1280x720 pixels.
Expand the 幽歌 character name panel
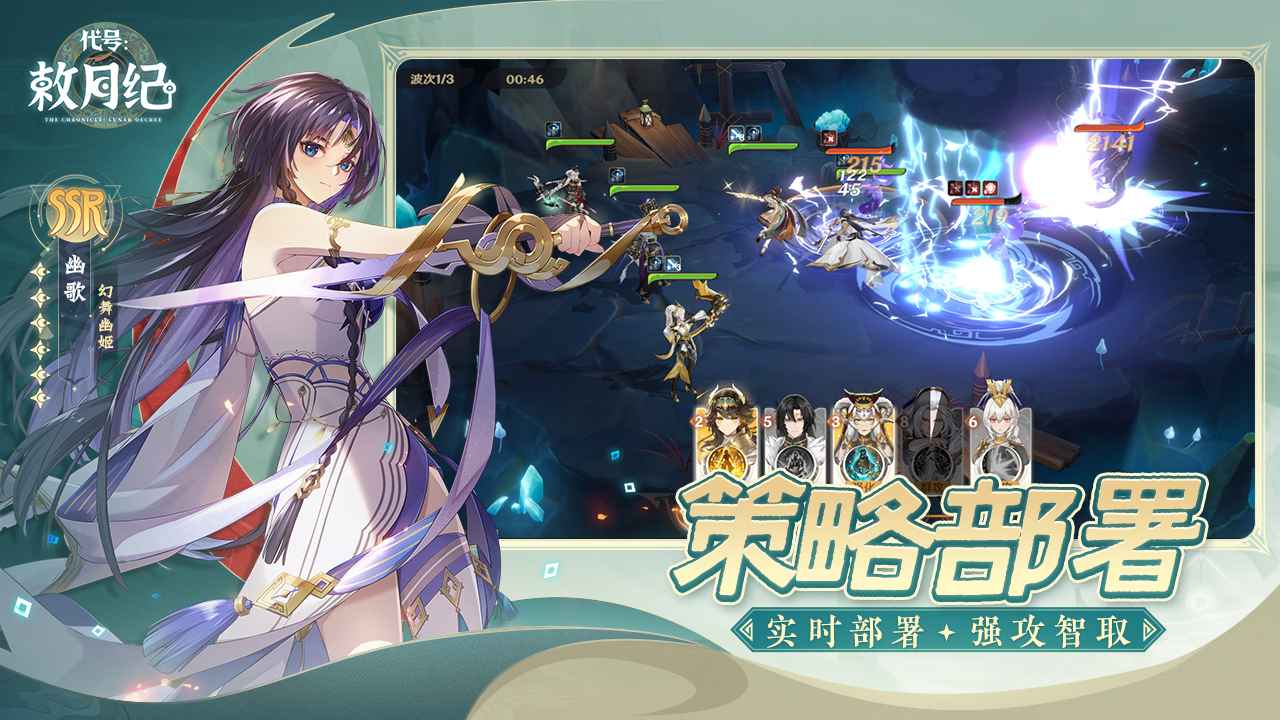coord(75,277)
